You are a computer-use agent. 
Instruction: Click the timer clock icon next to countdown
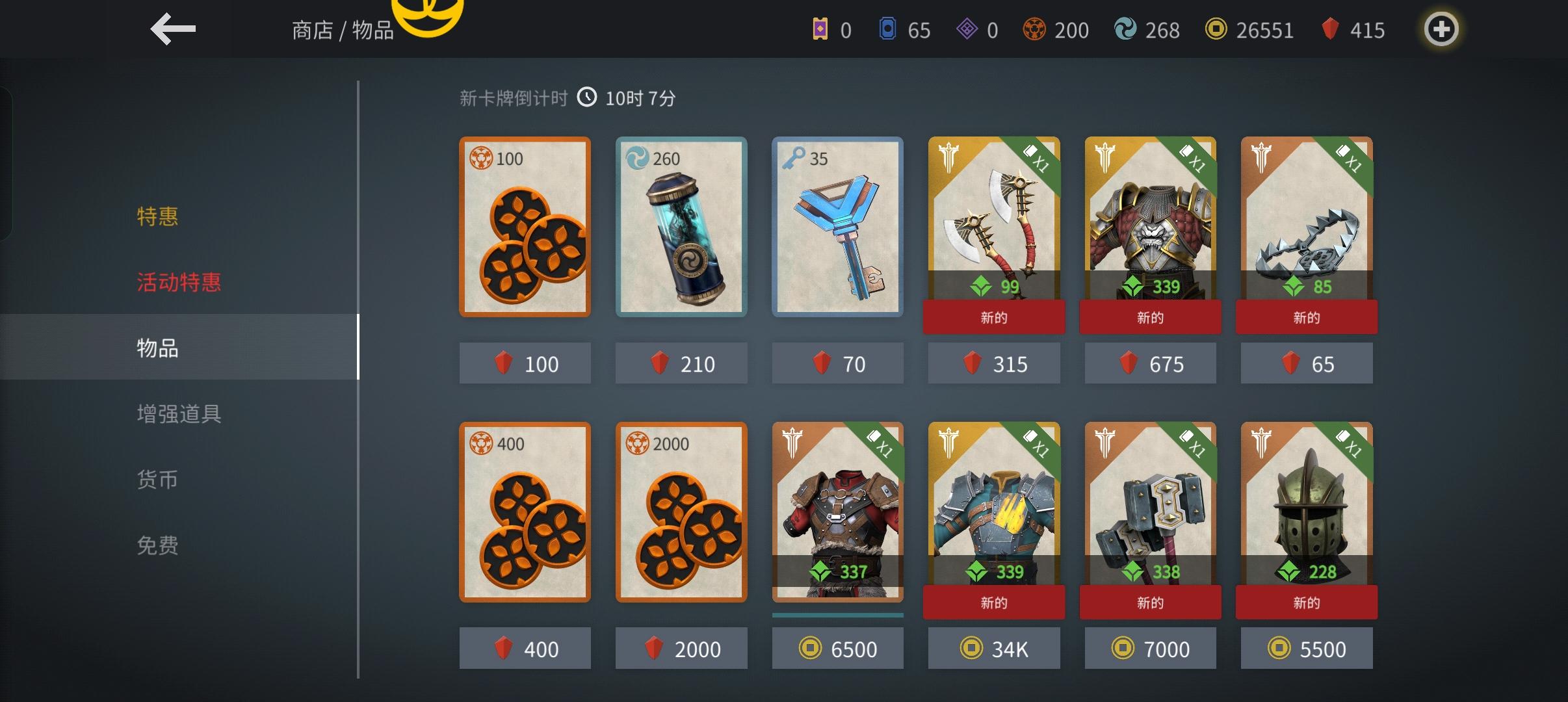pos(588,97)
